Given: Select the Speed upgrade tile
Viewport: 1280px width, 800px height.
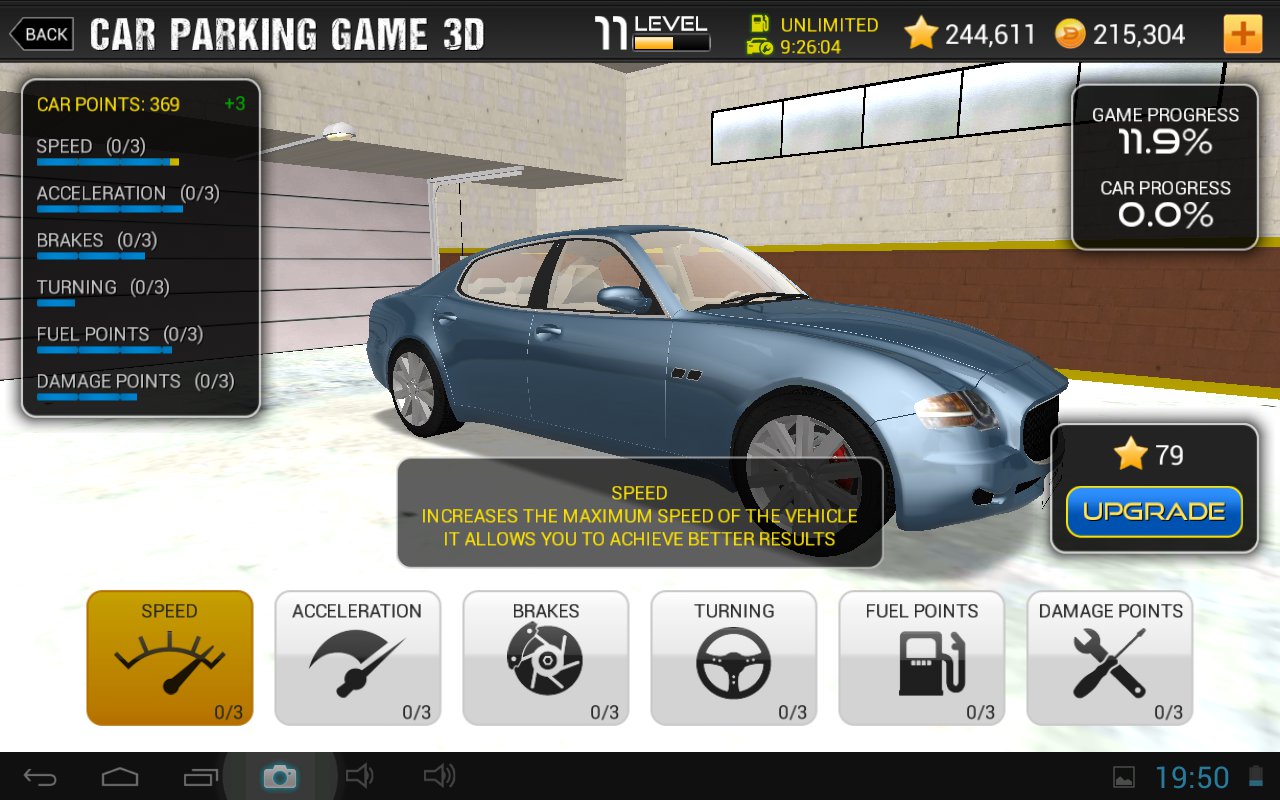Looking at the screenshot, I should pos(170,657).
